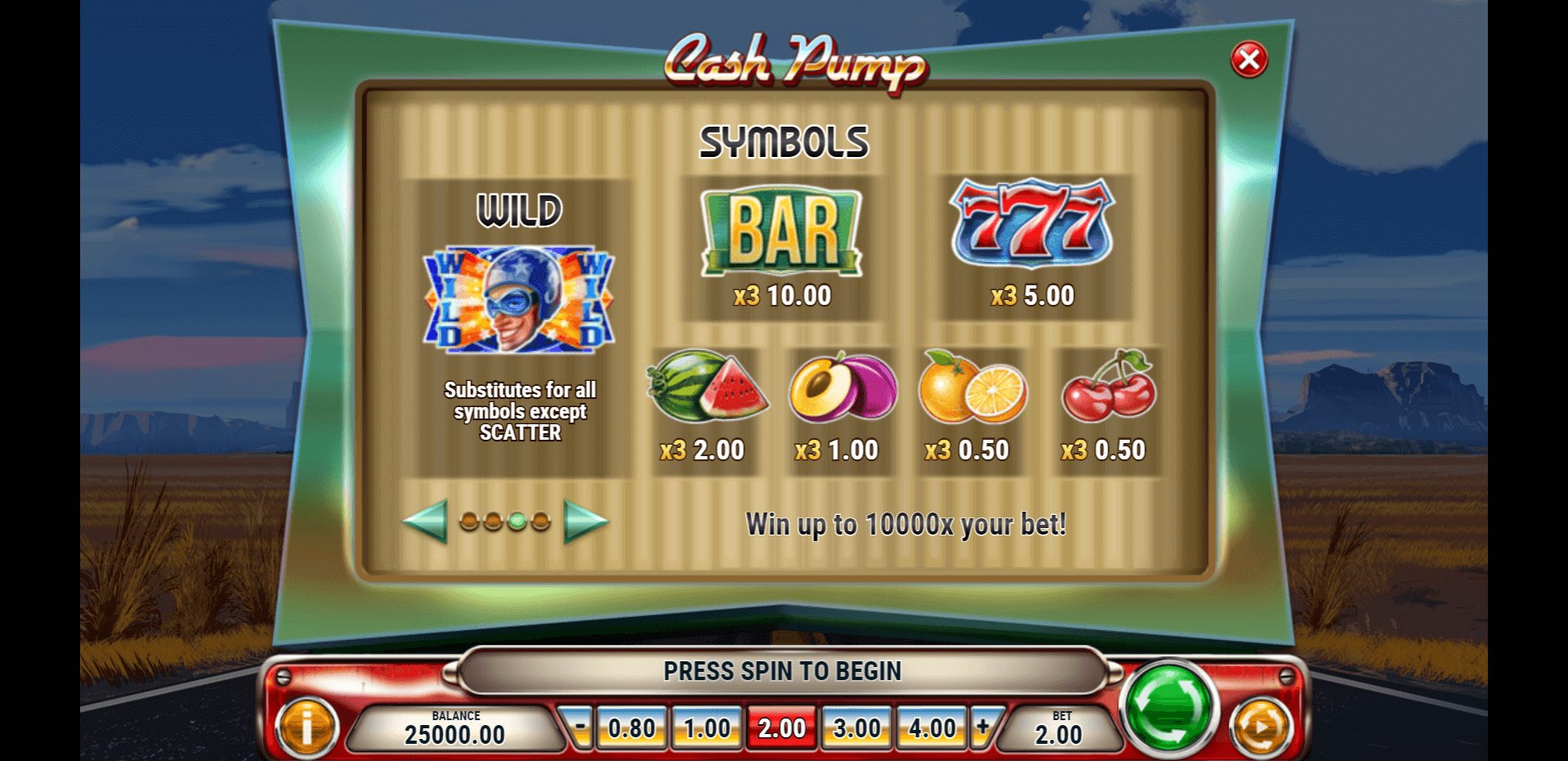Image resolution: width=1568 pixels, height=761 pixels.
Task: Close the paytable with the red X
Action: click(x=1248, y=60)
